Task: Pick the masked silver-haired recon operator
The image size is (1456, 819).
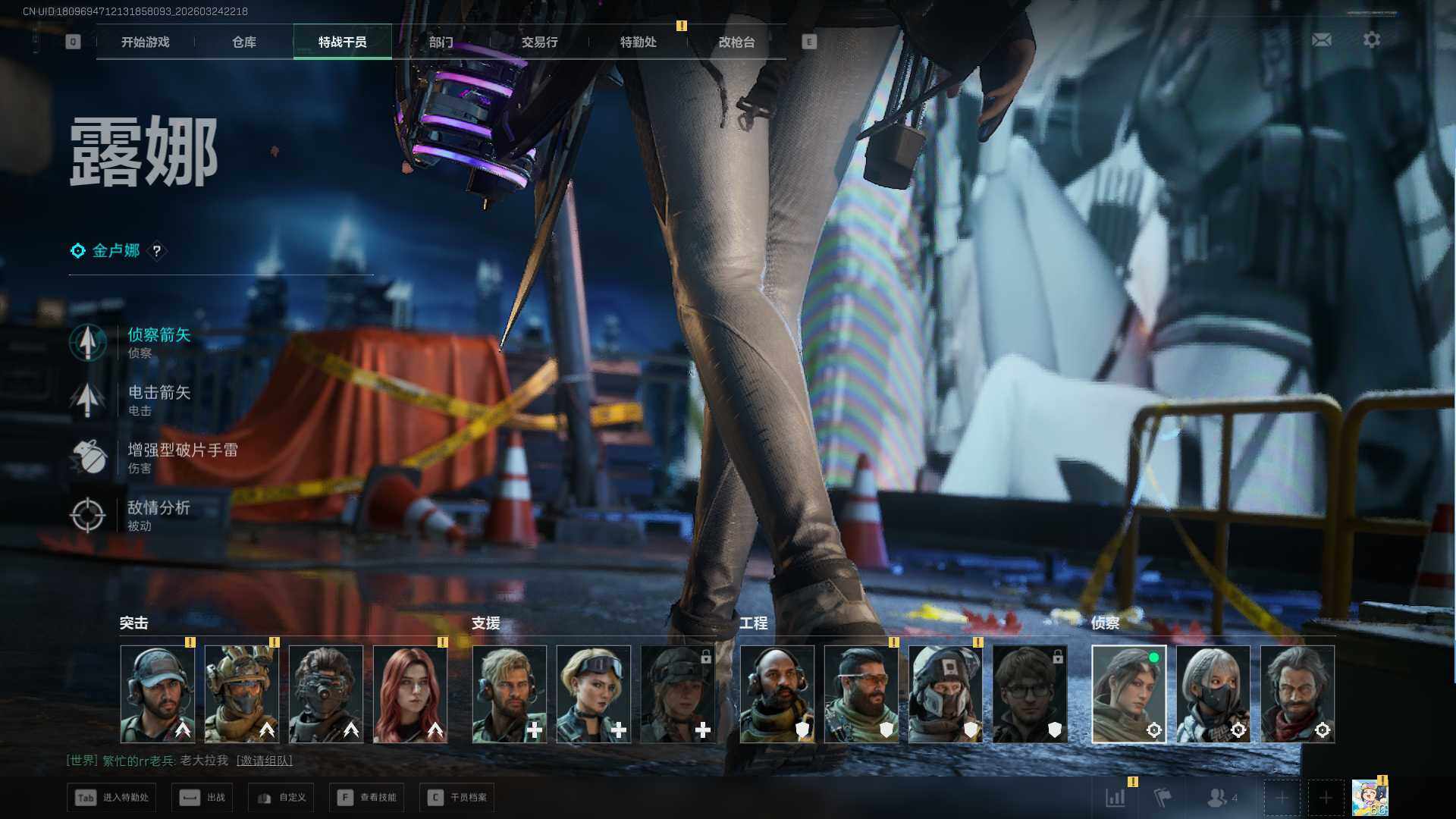Action: tap(1213, 694)
